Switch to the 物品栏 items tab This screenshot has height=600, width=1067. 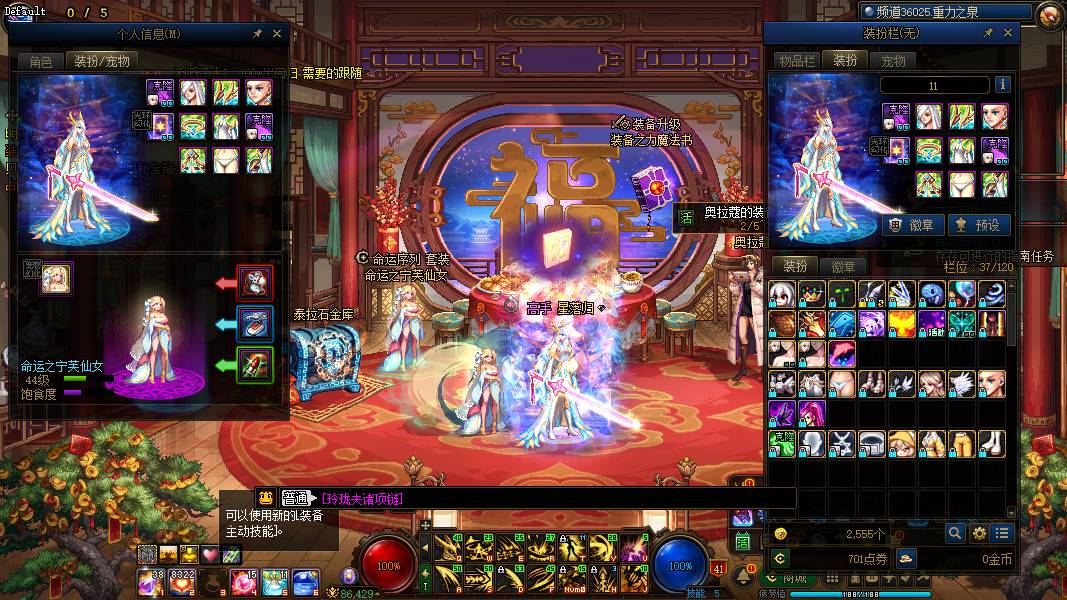[796, 61]
